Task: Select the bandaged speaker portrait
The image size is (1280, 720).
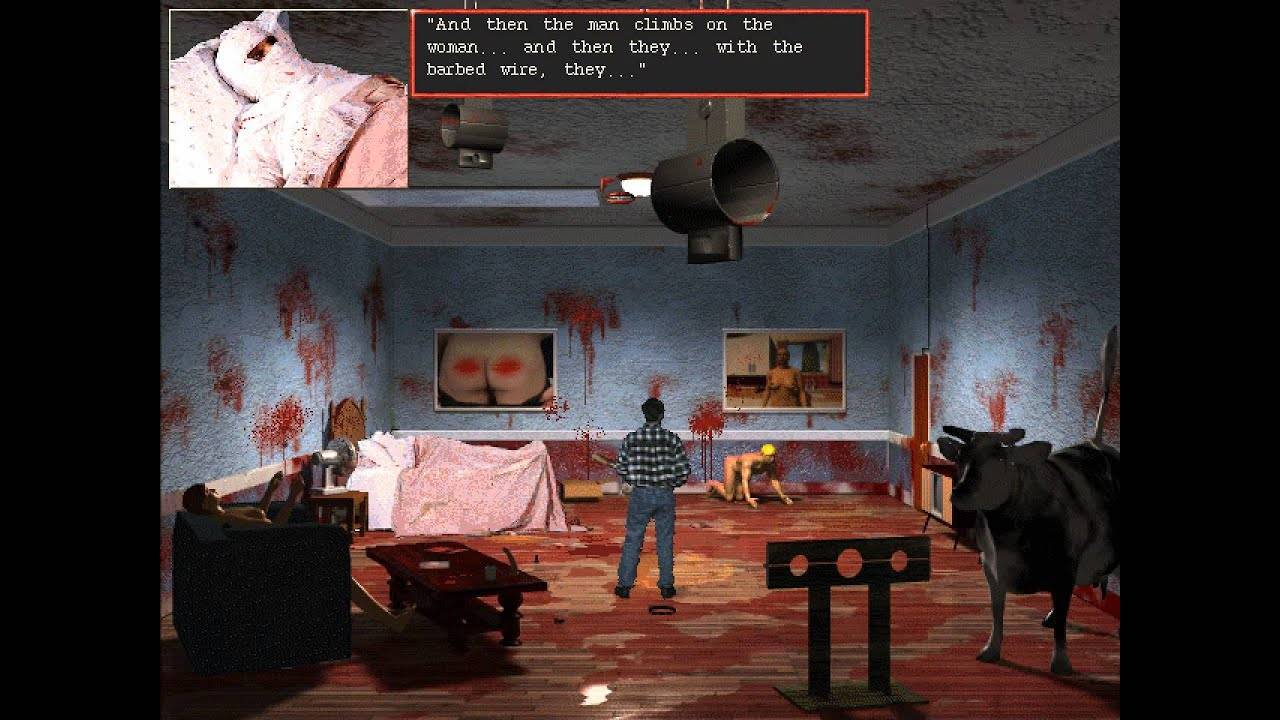Action: click(288, 98)
